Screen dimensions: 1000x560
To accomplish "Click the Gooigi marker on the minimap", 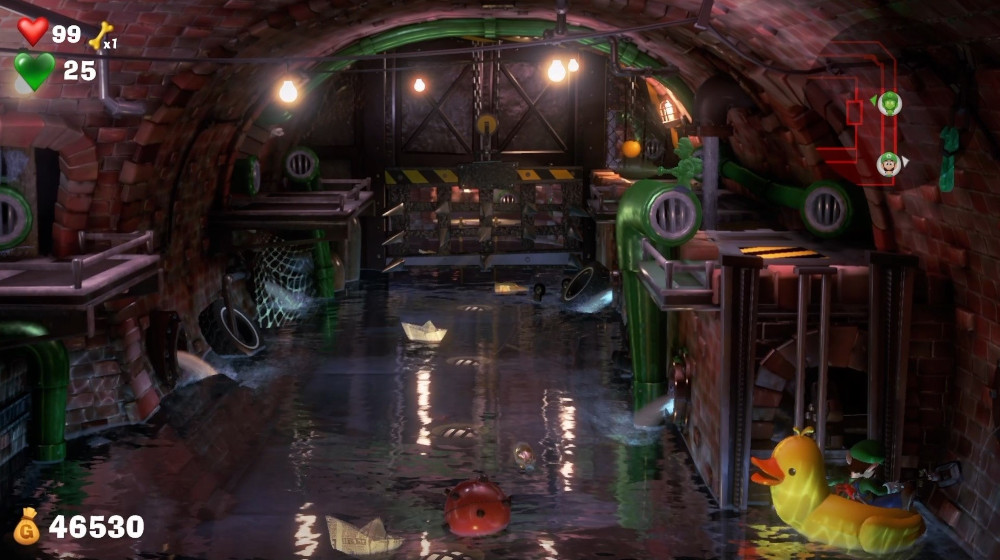I will 890,103.
